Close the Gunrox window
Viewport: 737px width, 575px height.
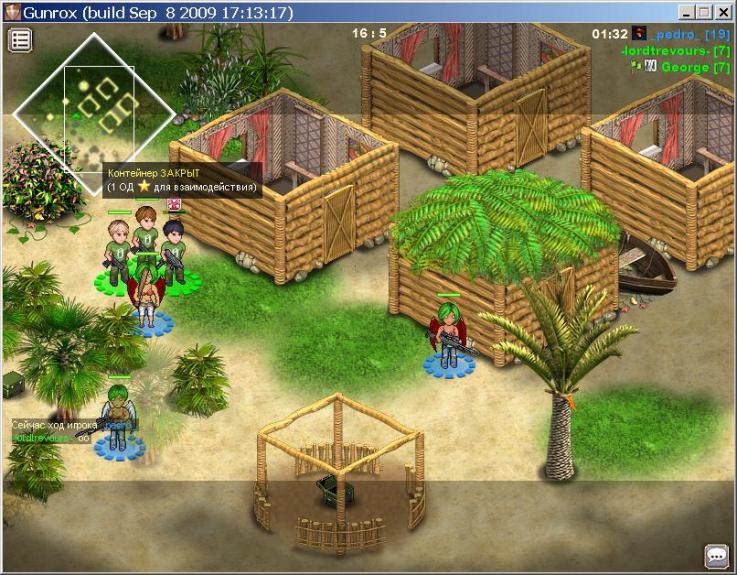coord(725,12)
